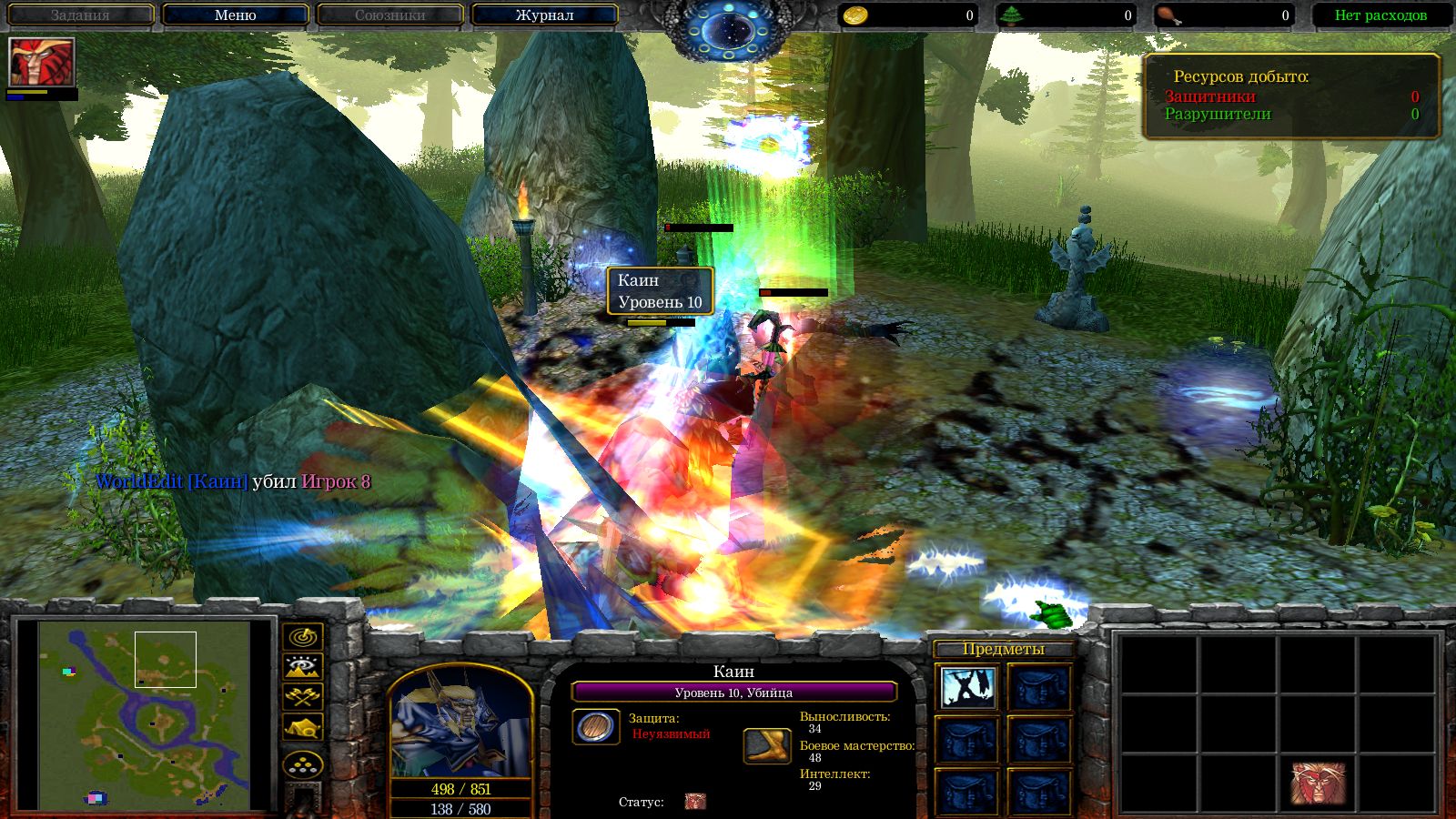Select the red-haired hero icon in the top-left corner
The height and width of the screenshot is (819, 1456).
pos(41,62)
